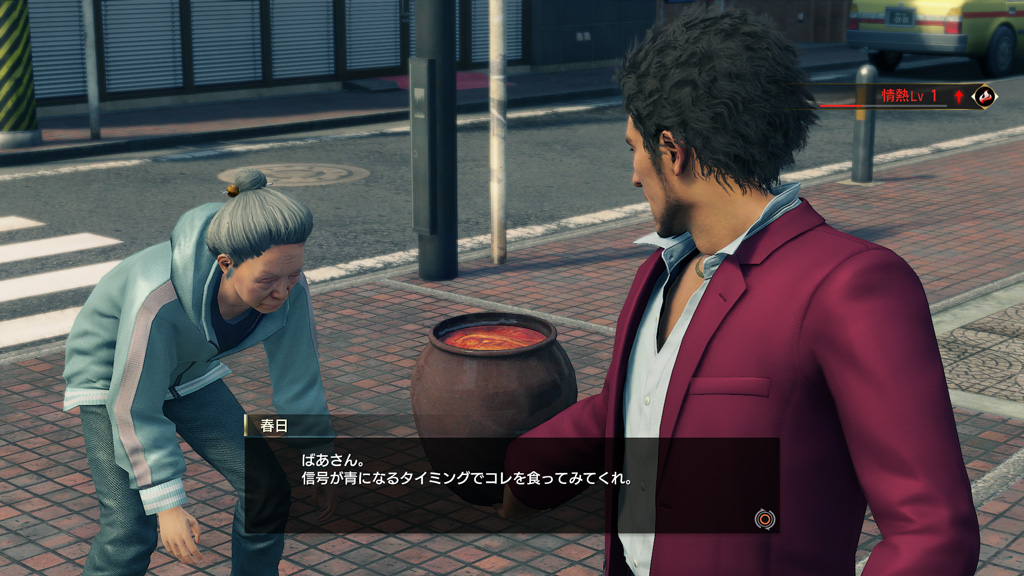The width and height of the screenshot is (1024, 576).
Task: Click the red dialogue continue indicator
Action: pyautogui.click(x=765, y=518)
